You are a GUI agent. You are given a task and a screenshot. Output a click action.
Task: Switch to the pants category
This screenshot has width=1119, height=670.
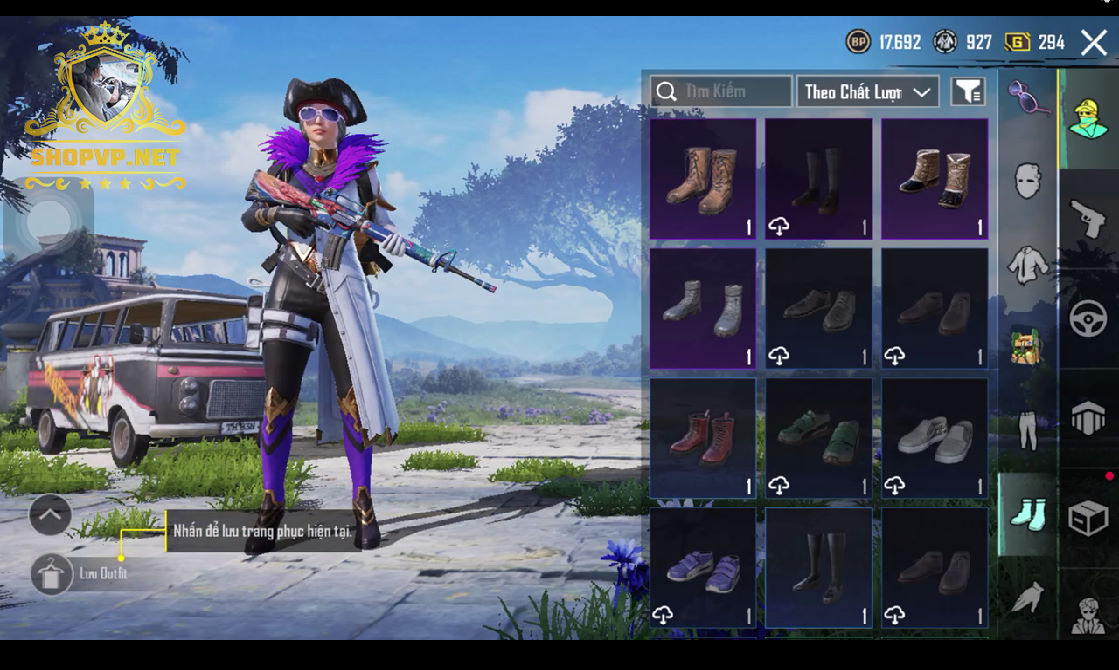coord(1027,430)
